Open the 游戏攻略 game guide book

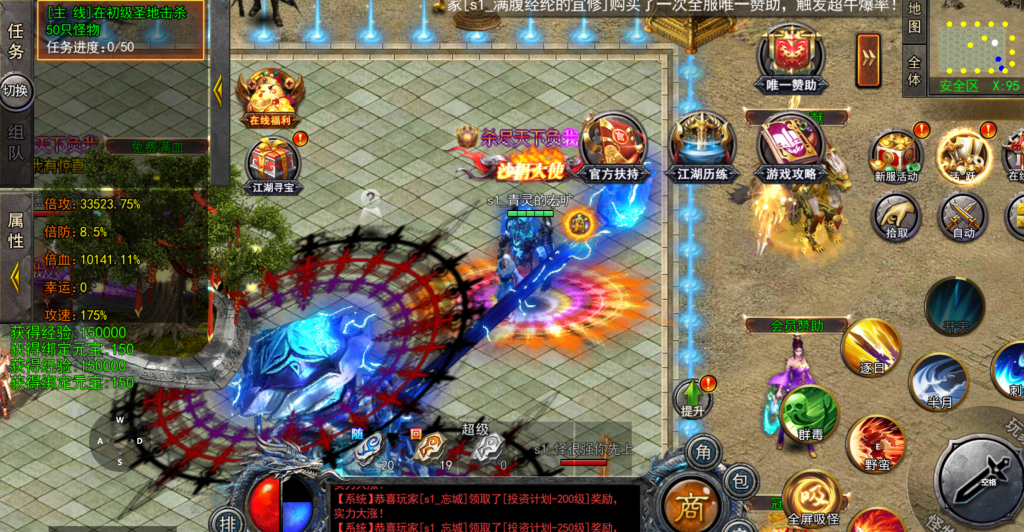pyautogui.click(x=790, y=148)
